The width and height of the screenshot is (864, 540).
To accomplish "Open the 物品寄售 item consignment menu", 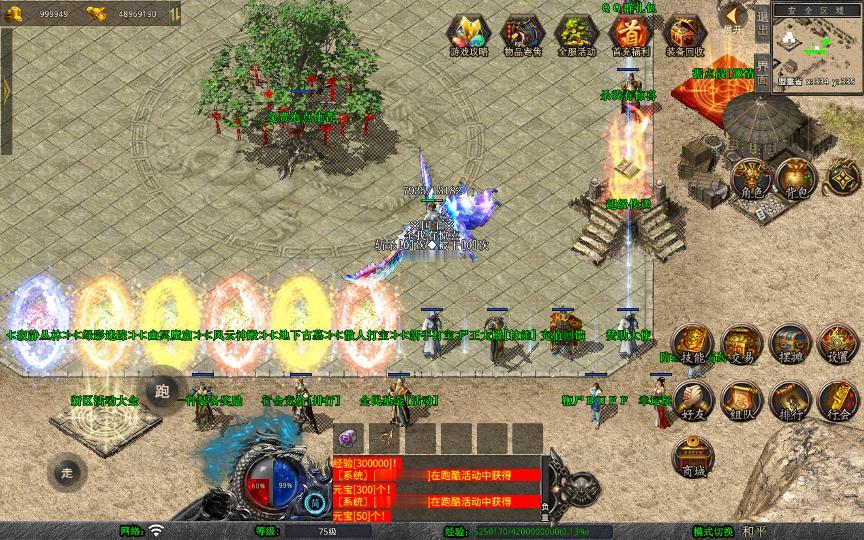I will pyautogui.click(x=520, y=35).
